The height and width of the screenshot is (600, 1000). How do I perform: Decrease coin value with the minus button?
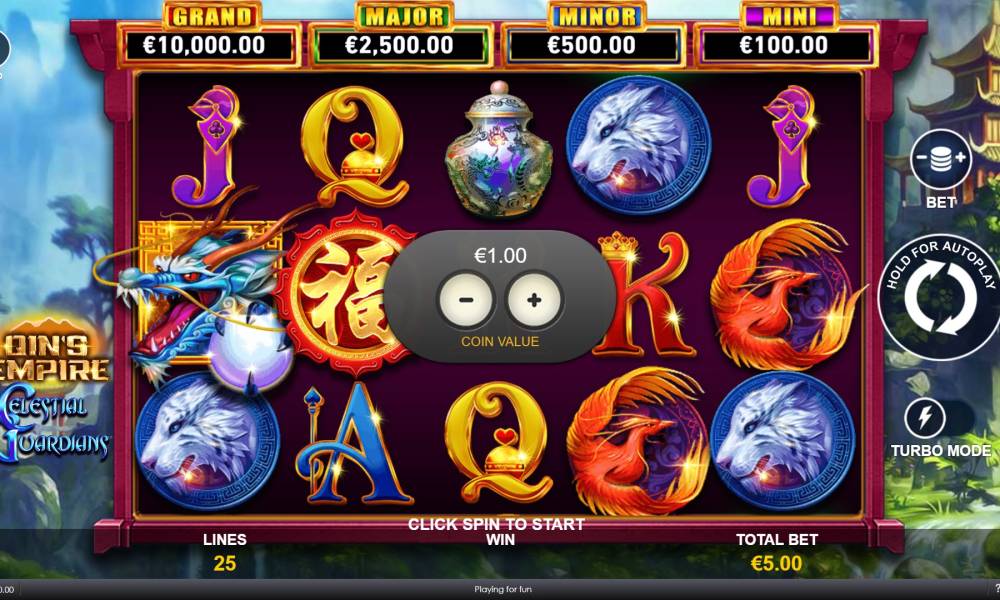pos(465,298)
